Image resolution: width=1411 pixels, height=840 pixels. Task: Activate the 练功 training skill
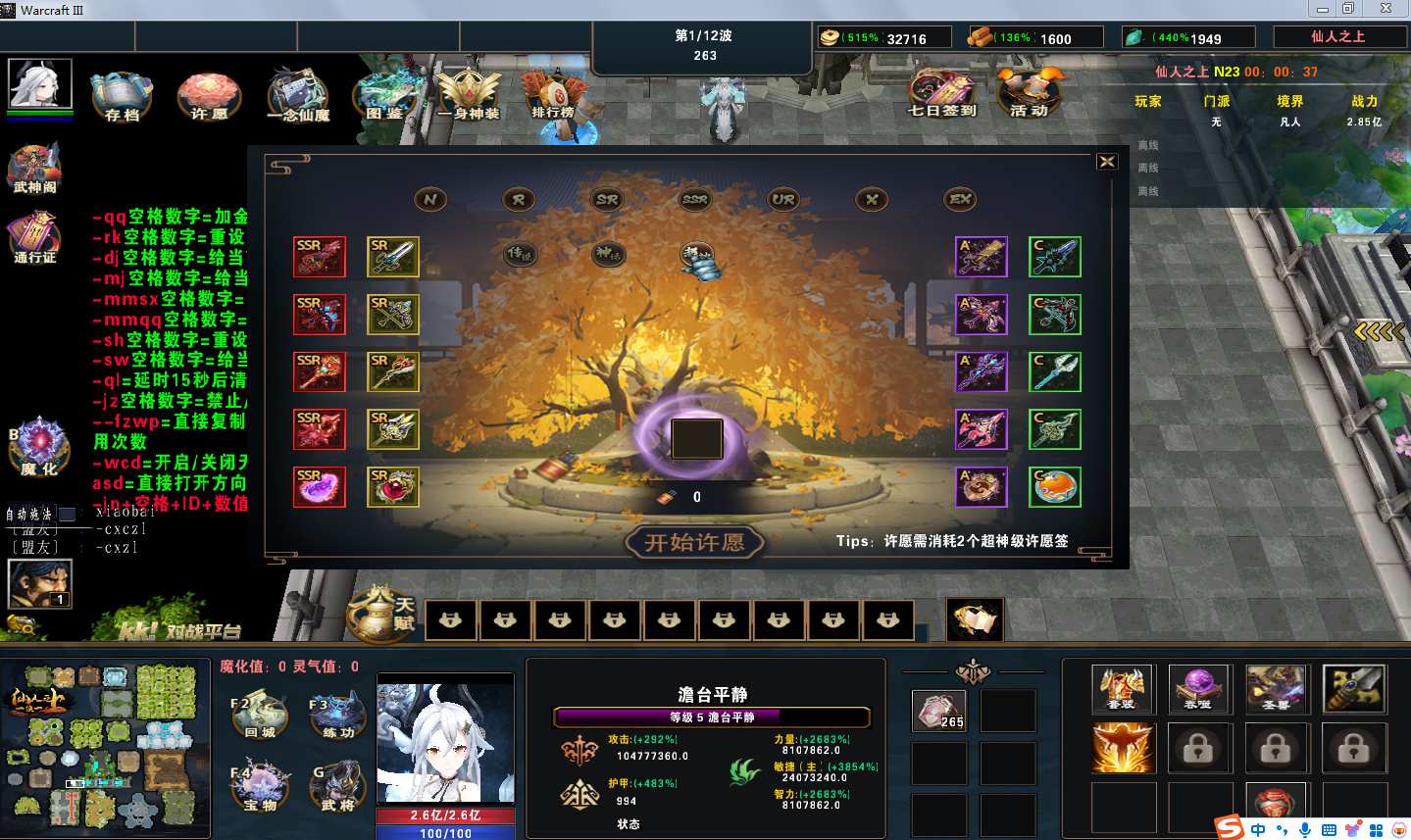click(338, 716)
